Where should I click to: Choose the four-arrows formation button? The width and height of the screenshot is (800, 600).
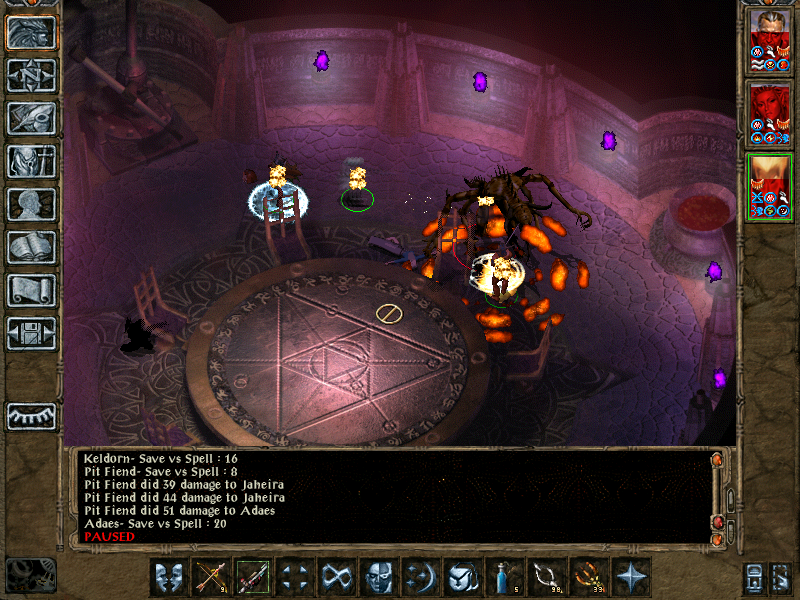point(294,577)
